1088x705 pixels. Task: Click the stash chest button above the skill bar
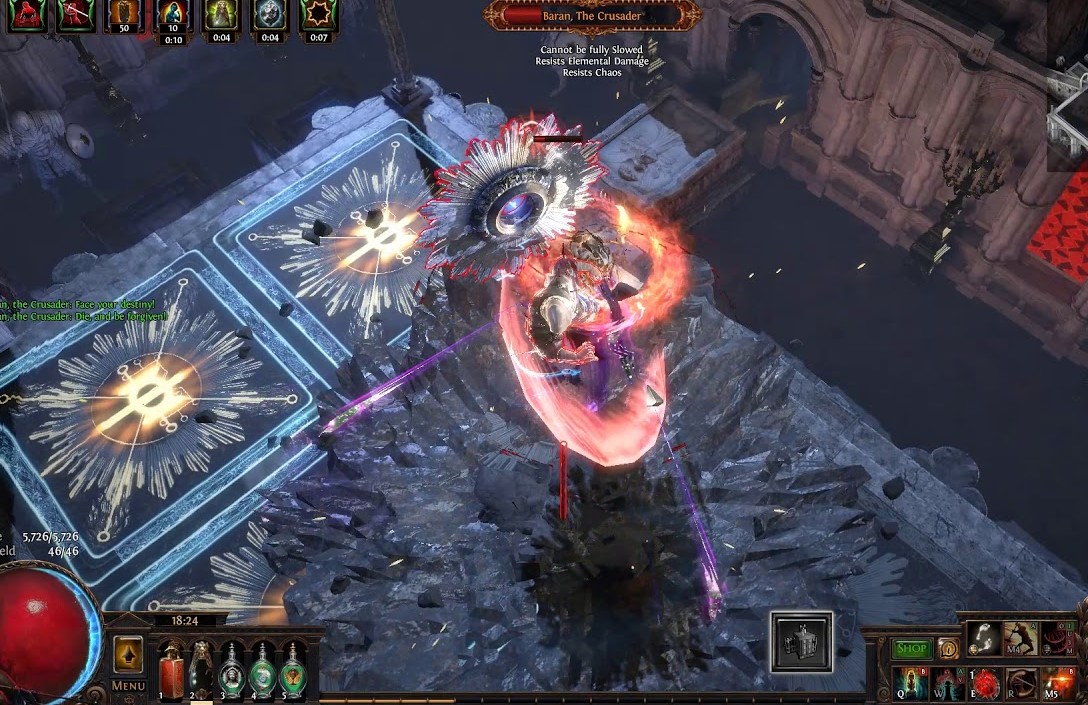pyautogui.click(x=801, y=641)
